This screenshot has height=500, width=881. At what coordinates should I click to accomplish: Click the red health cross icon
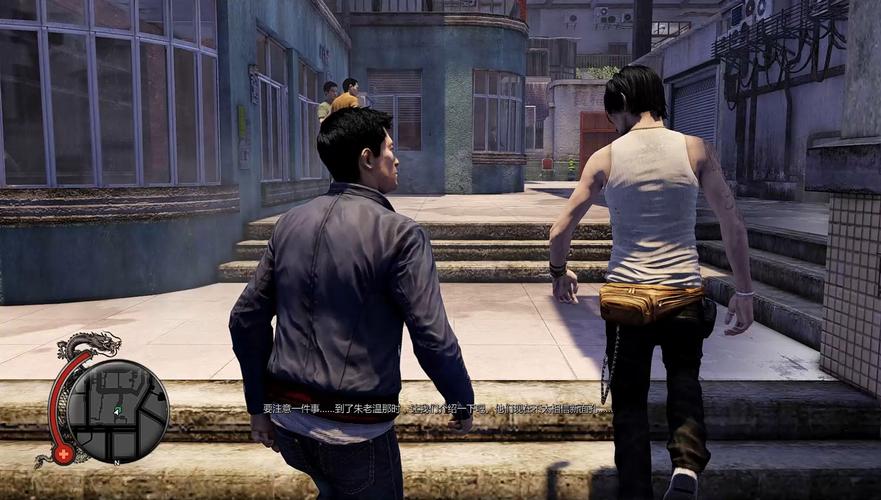coord(65,454)
